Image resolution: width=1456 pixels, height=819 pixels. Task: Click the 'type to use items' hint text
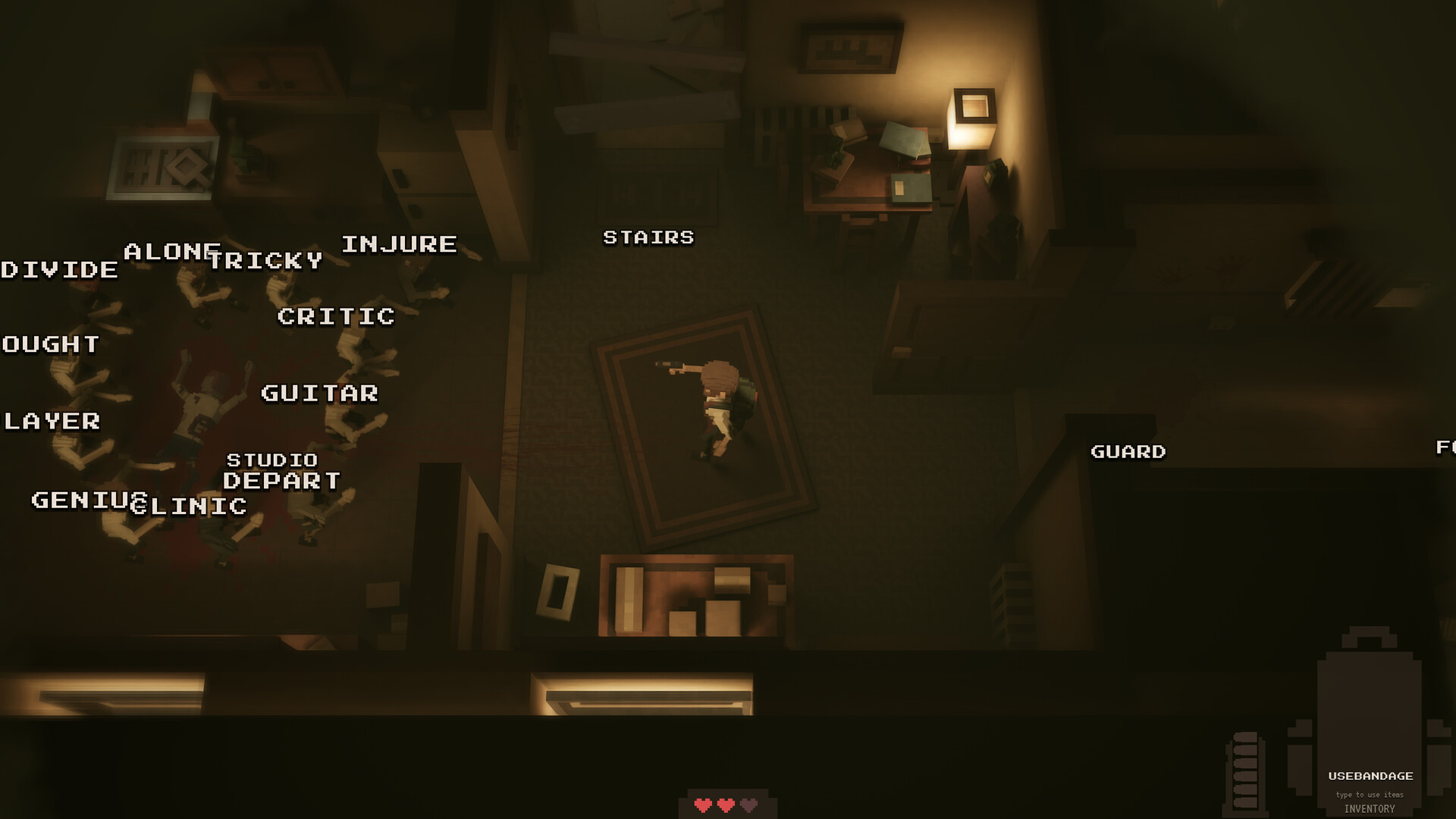[x=1370, y=793]
